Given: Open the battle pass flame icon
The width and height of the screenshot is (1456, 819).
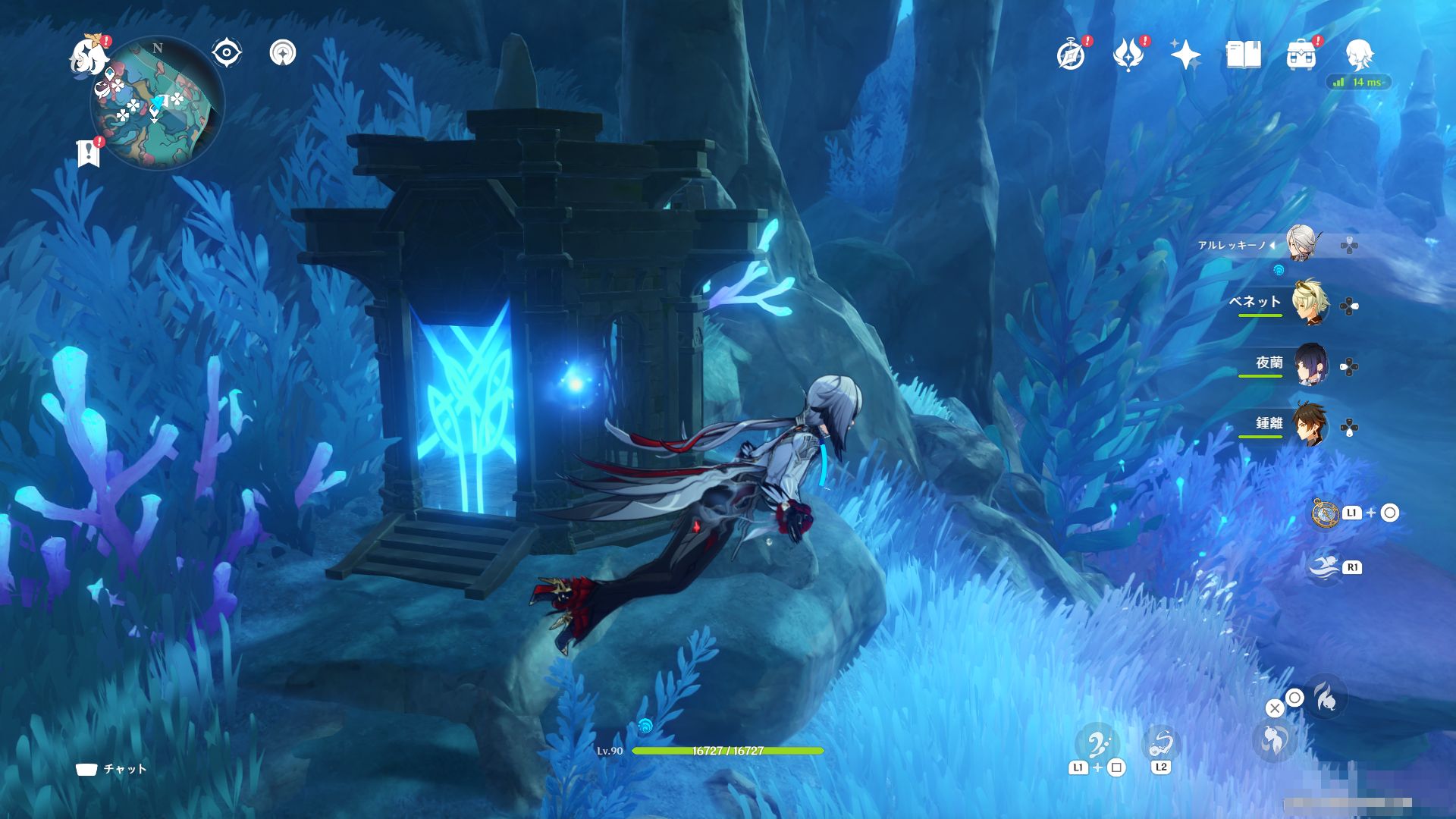Looking at the screenshot, I should coord(1128,55).
